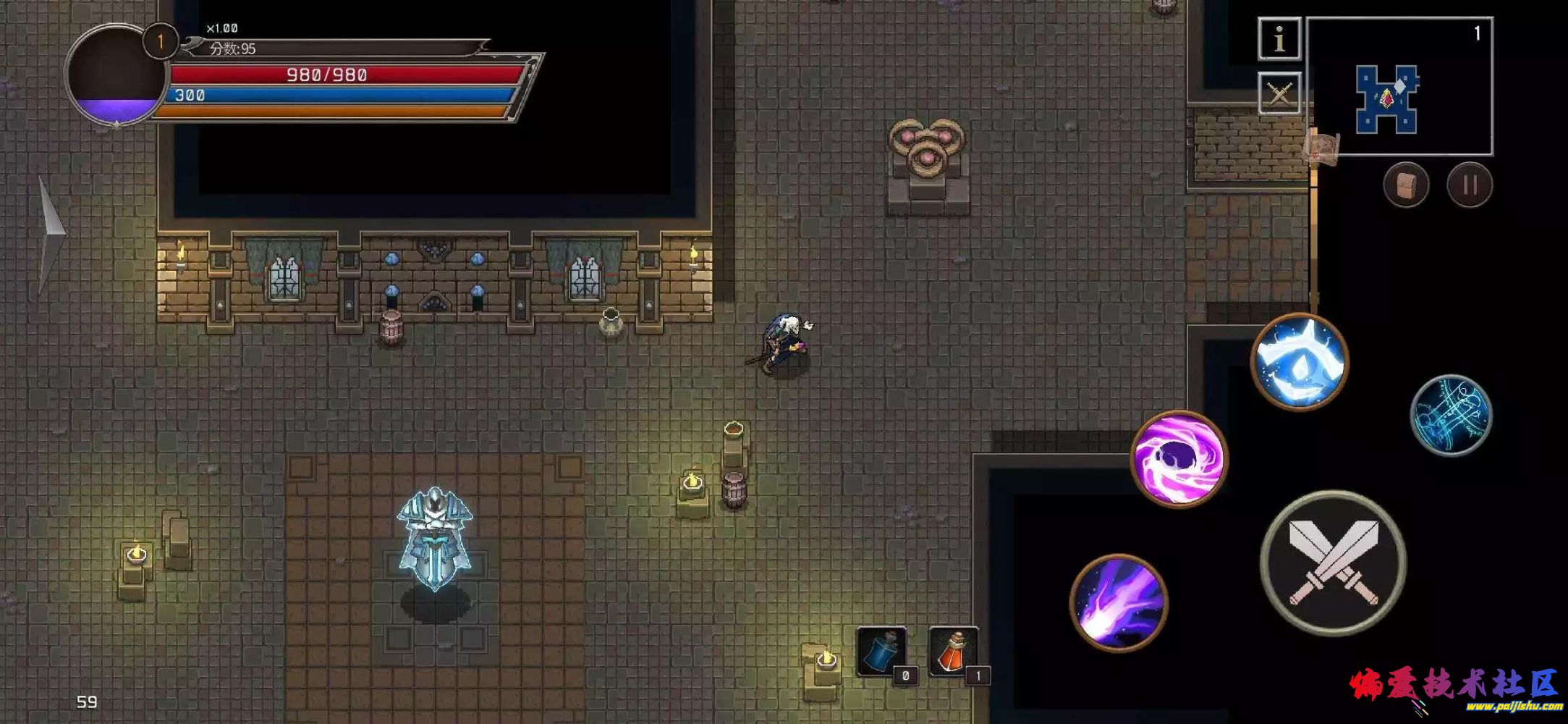This screenshot has width=1568, height=724.
Task: Use the purple vortex skull skill
Action: pos(1179,458)
